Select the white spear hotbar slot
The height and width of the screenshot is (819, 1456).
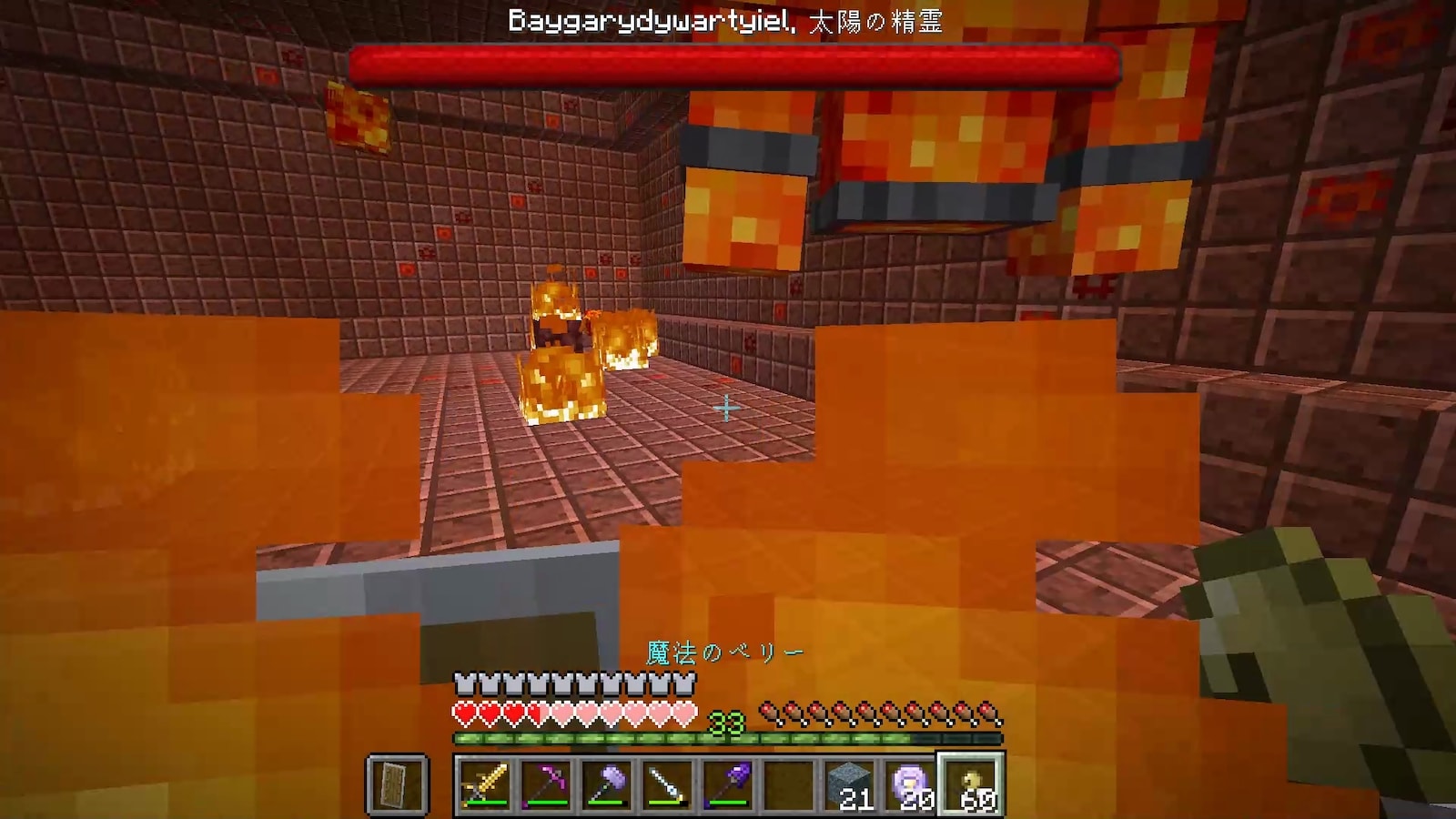[667, 784]
